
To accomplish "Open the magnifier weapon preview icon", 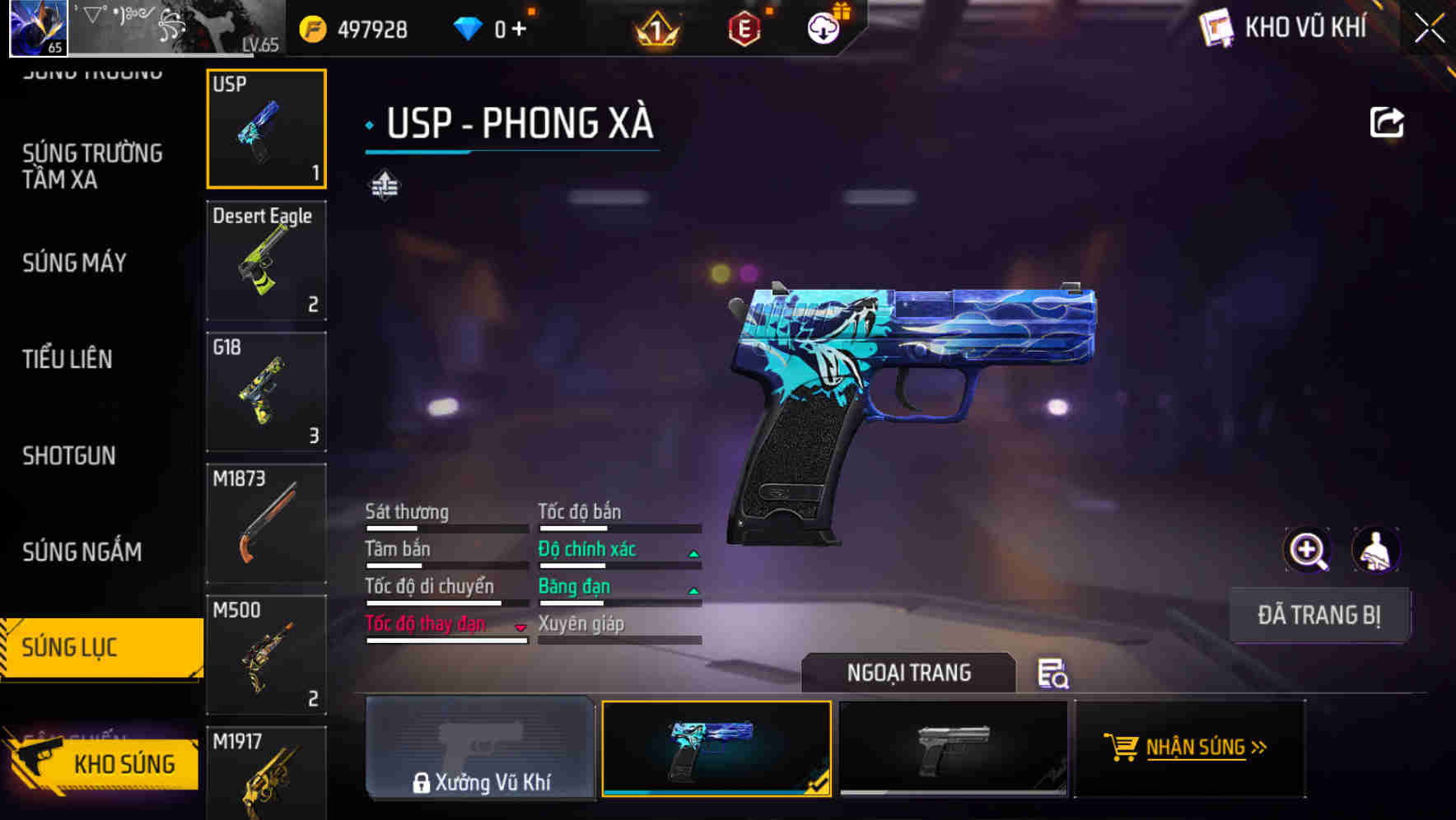I will tap(1306, 550).
